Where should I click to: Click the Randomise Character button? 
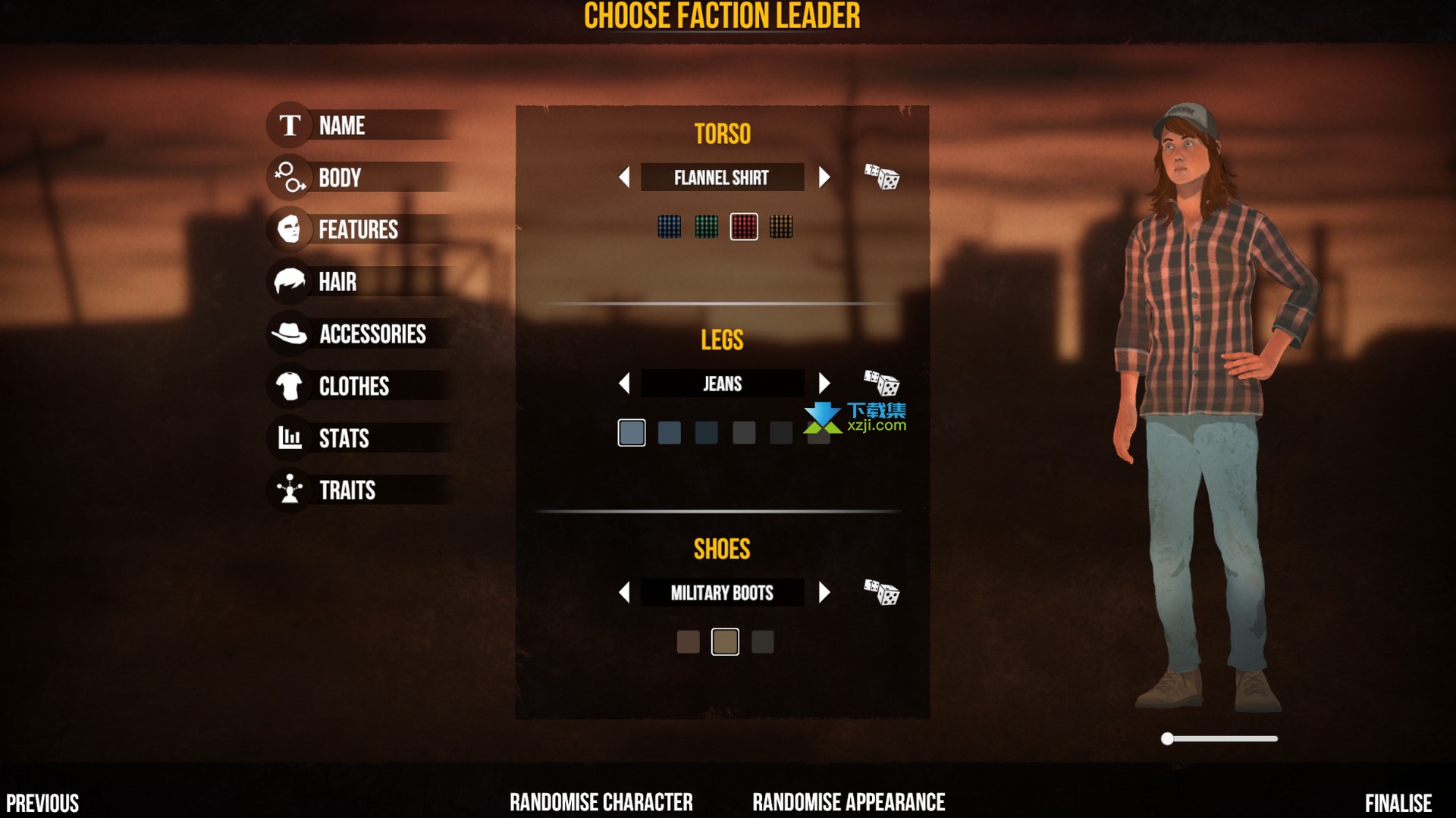click(x=601, y=802)
